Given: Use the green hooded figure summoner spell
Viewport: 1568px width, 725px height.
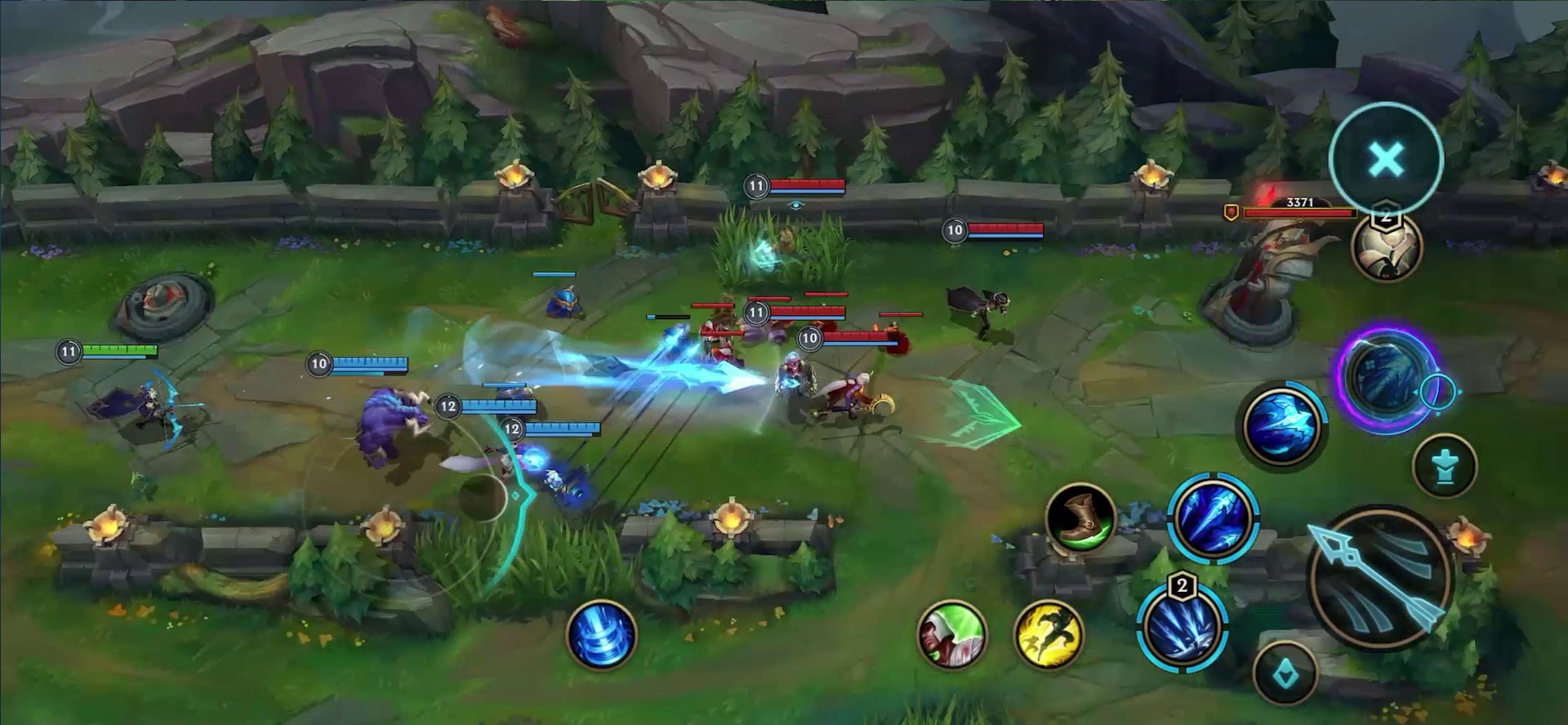Looking at the screenshot, I should (x=951, y=634).
